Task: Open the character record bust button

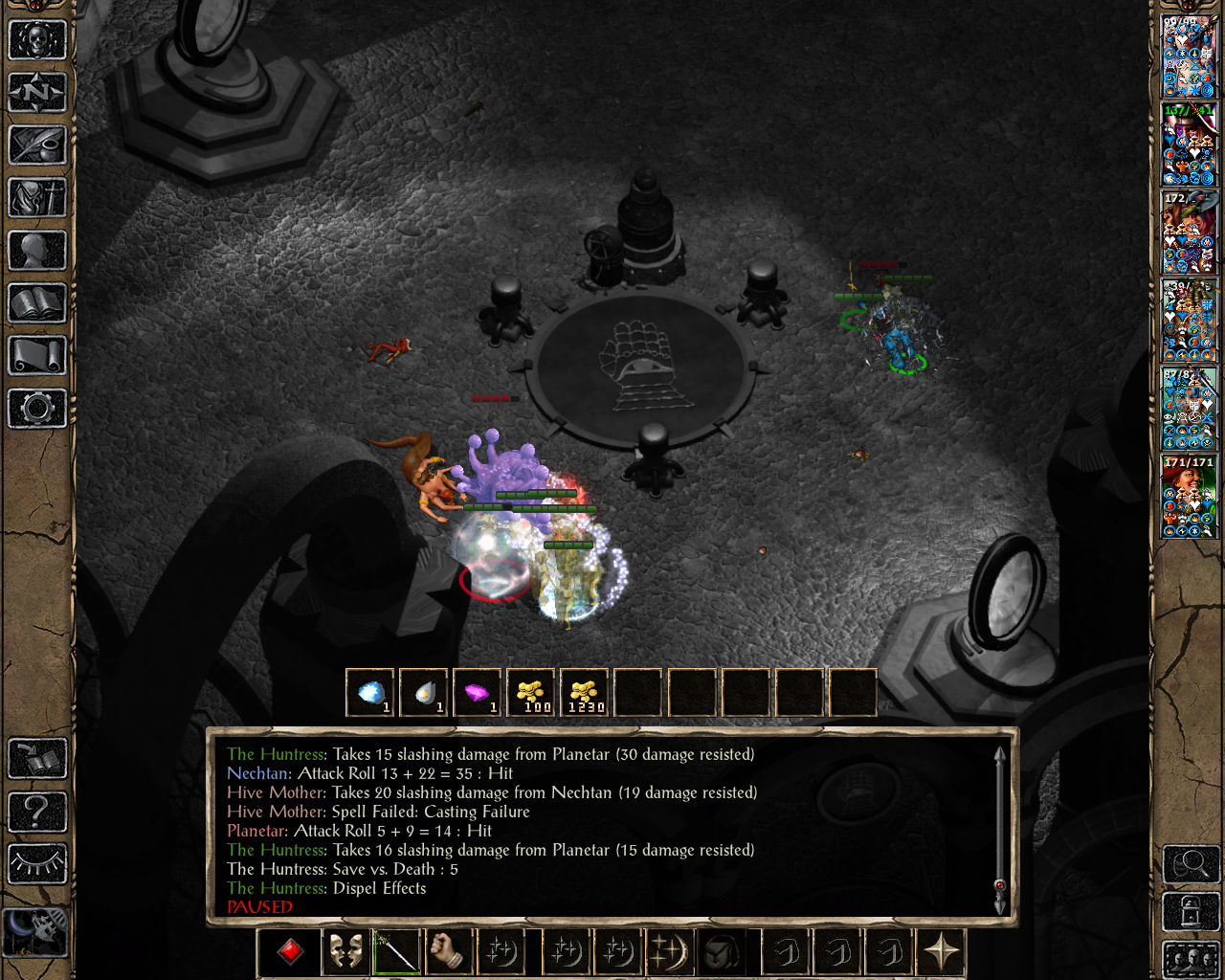Action: tap(37, 251)
